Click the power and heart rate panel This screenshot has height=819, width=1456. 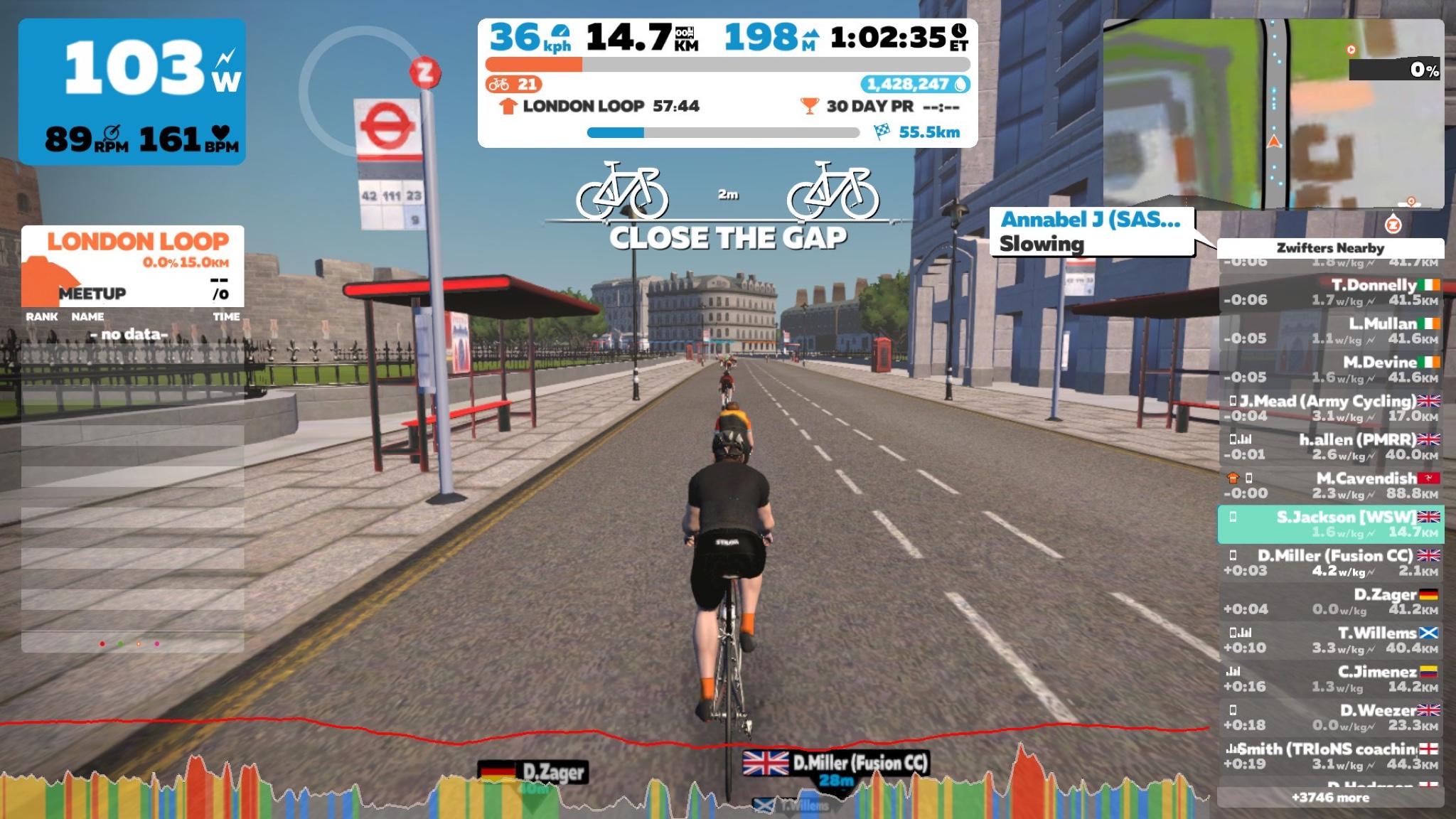132,92
